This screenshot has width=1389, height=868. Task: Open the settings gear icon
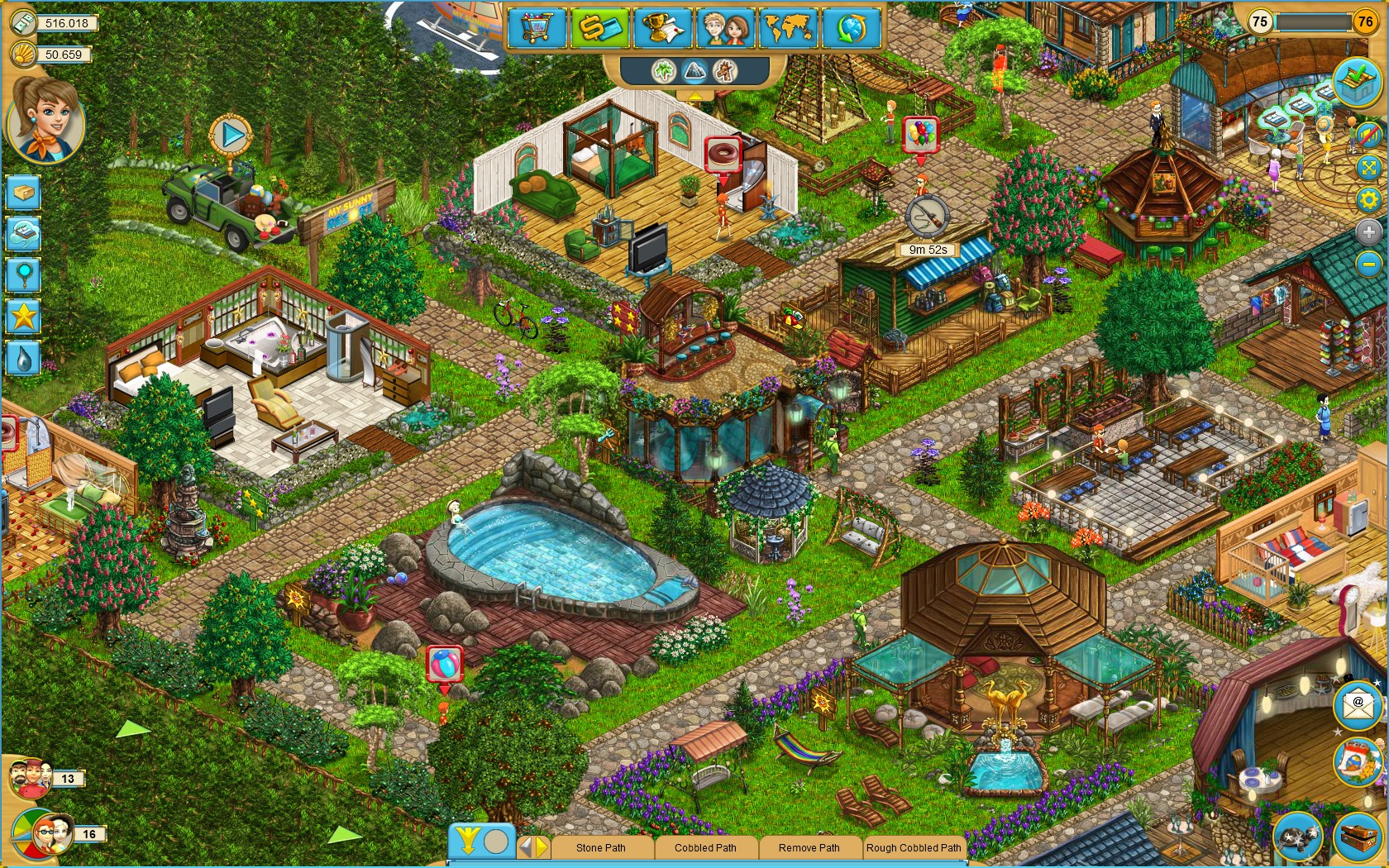1368,198
